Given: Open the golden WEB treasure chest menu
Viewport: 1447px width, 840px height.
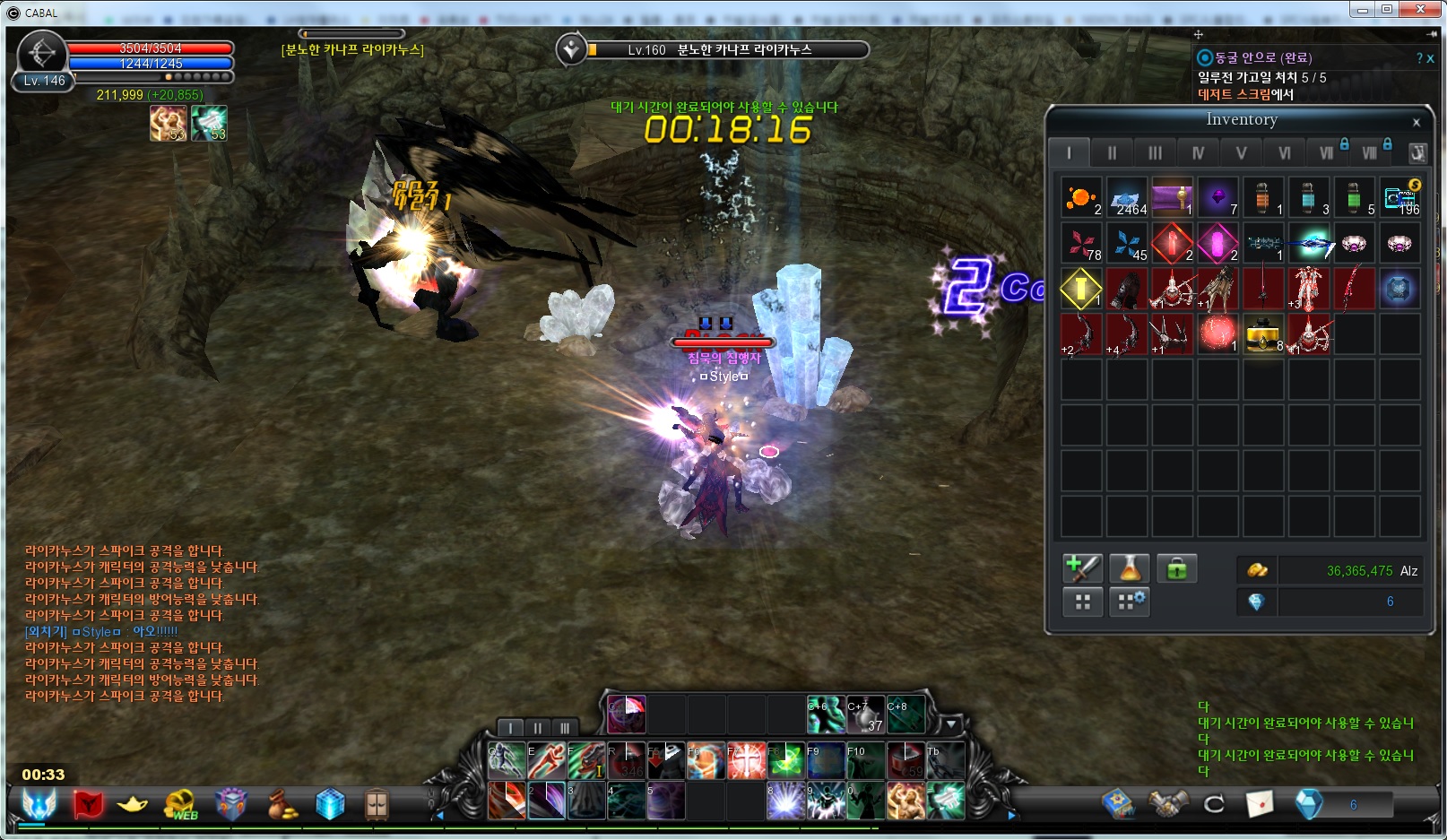Looking at the screenshot, I should pos(181,804).
